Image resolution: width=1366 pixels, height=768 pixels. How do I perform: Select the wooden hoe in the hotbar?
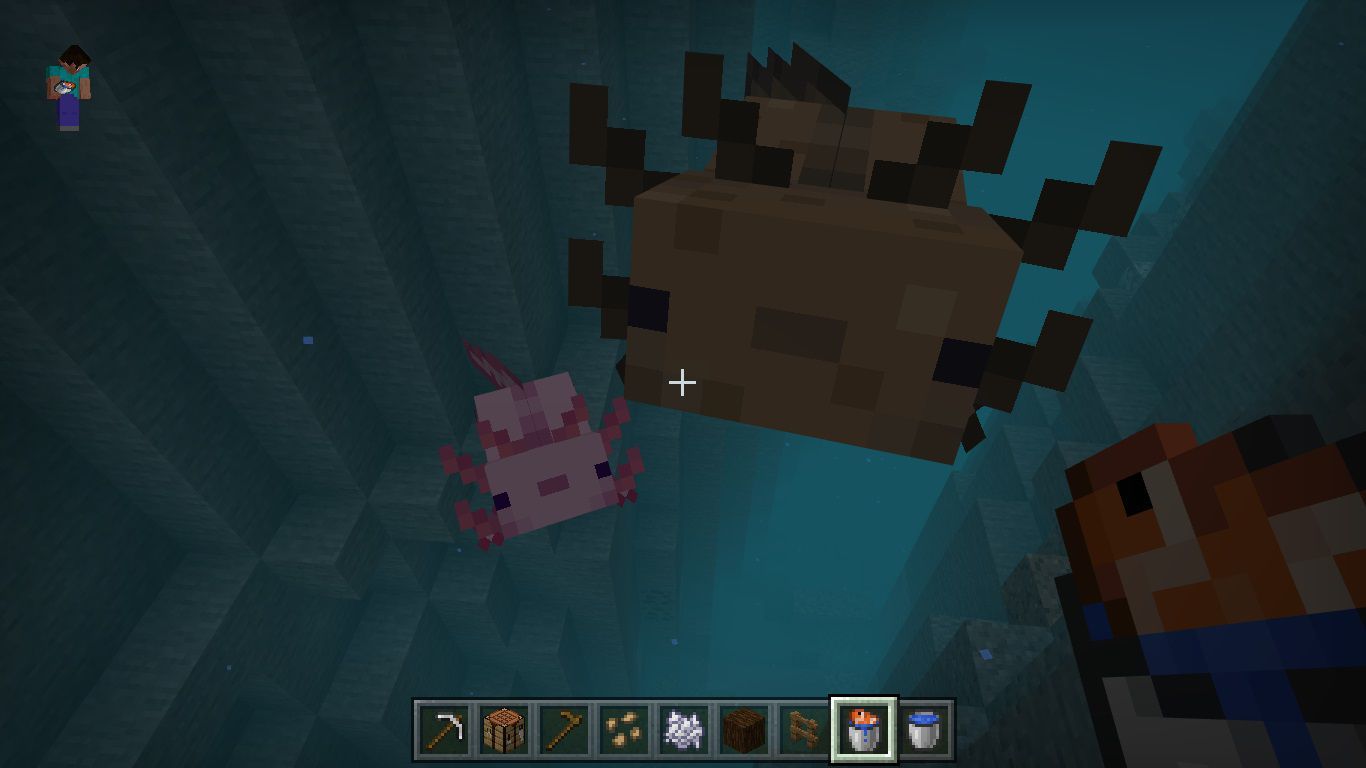coord(563,730)
